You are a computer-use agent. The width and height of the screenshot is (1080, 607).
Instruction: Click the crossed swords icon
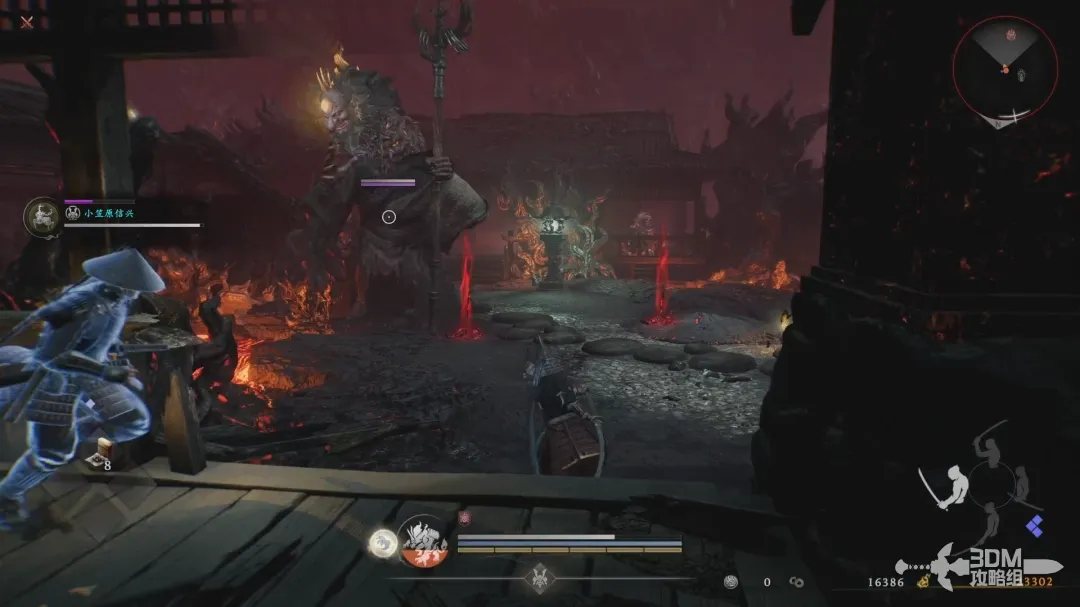click(26, 21)
